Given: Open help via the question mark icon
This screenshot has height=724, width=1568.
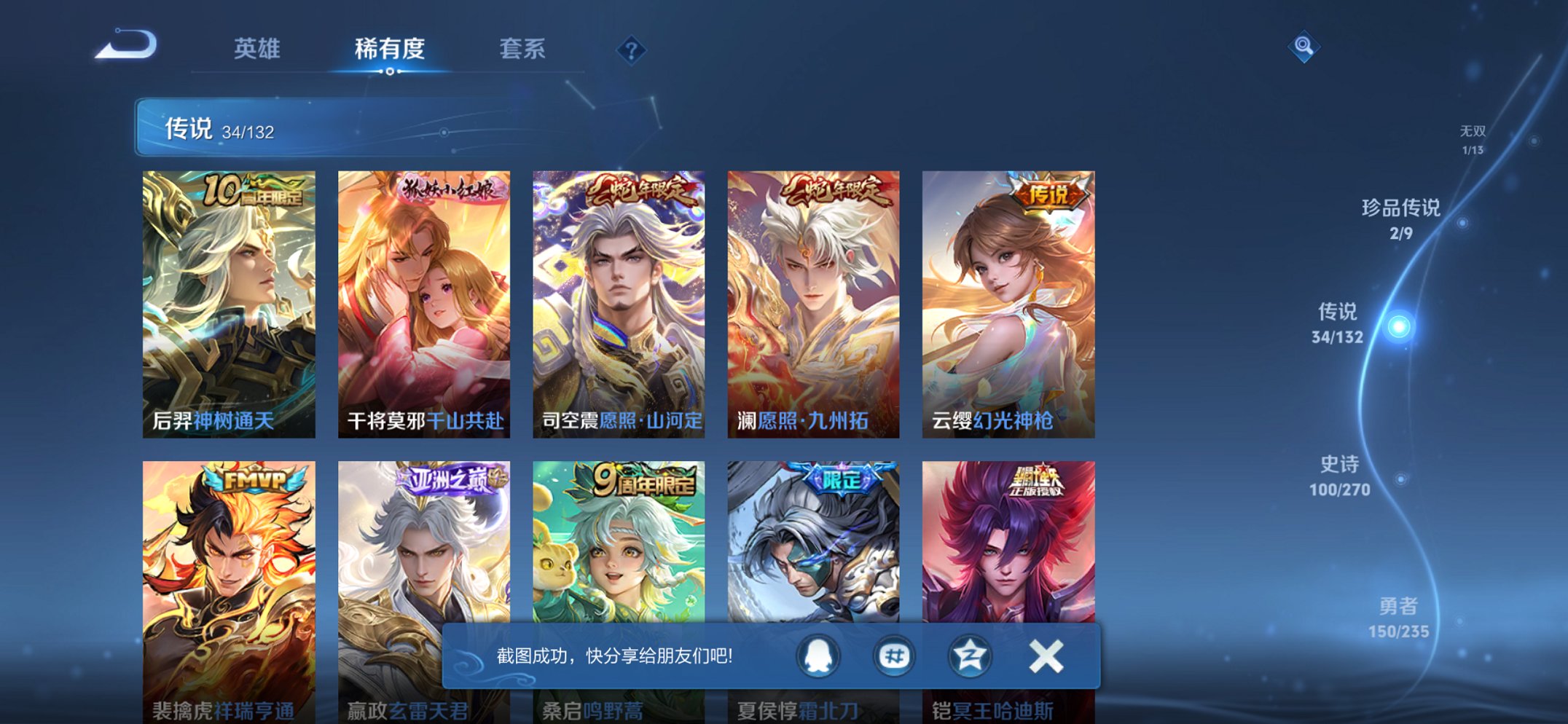Looking at the screenshot, I should pyautogui.click(x=631, y=51).
